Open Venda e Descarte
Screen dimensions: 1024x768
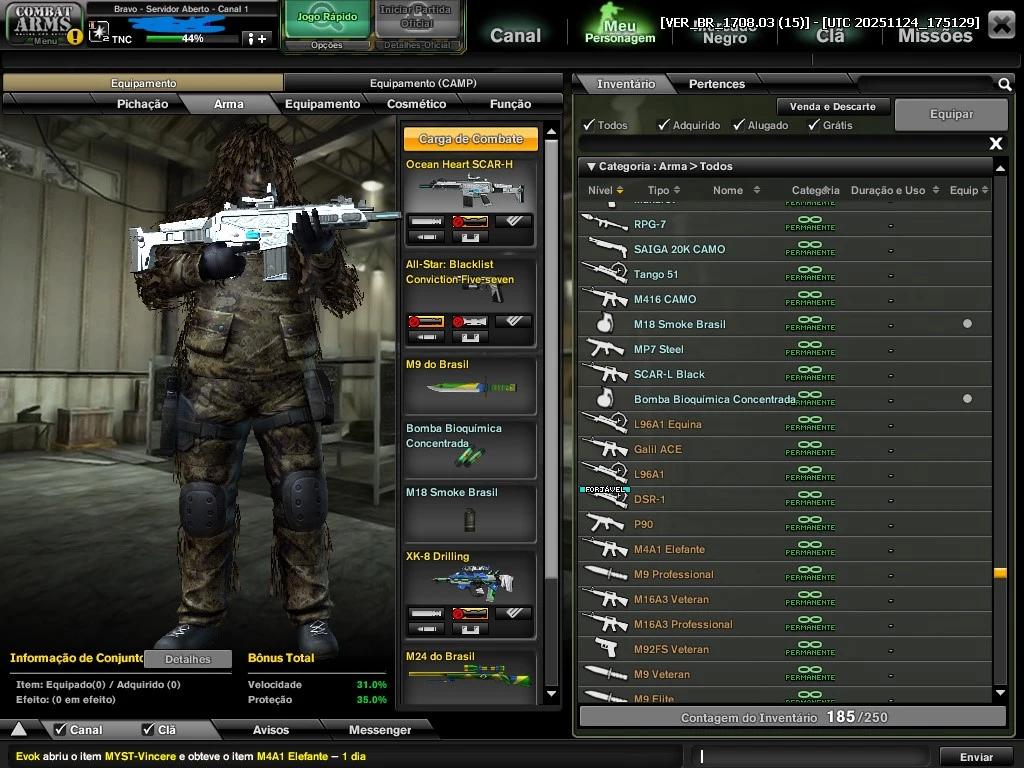pyautogui.click(x=832, y=106)
